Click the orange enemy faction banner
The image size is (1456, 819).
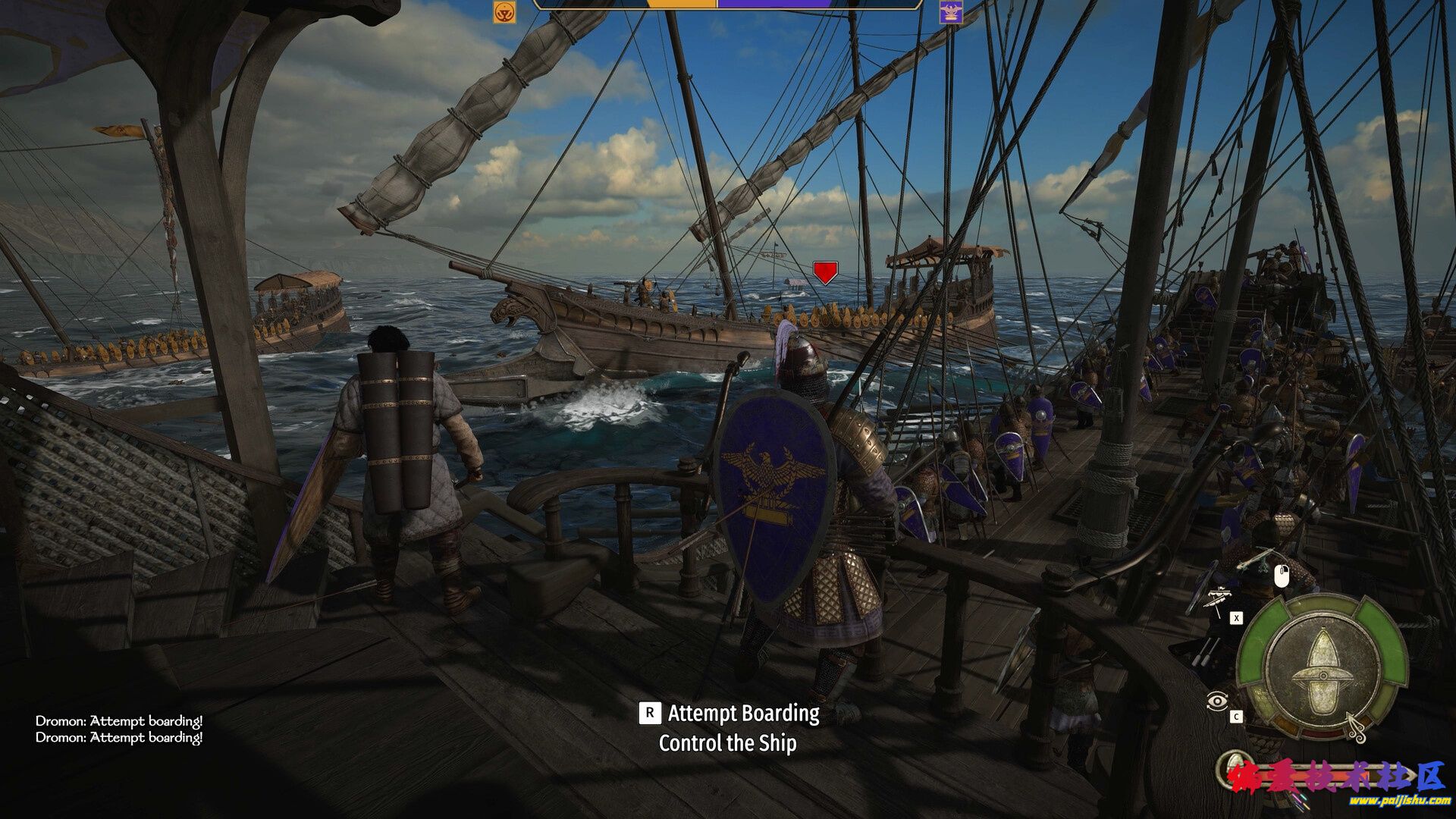click(x=504, y=12)
